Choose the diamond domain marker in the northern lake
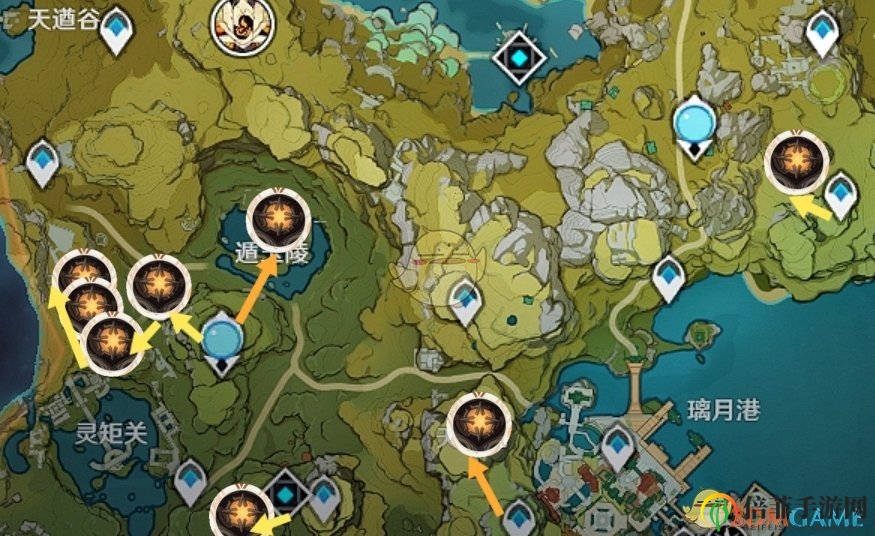 [520, 55]
